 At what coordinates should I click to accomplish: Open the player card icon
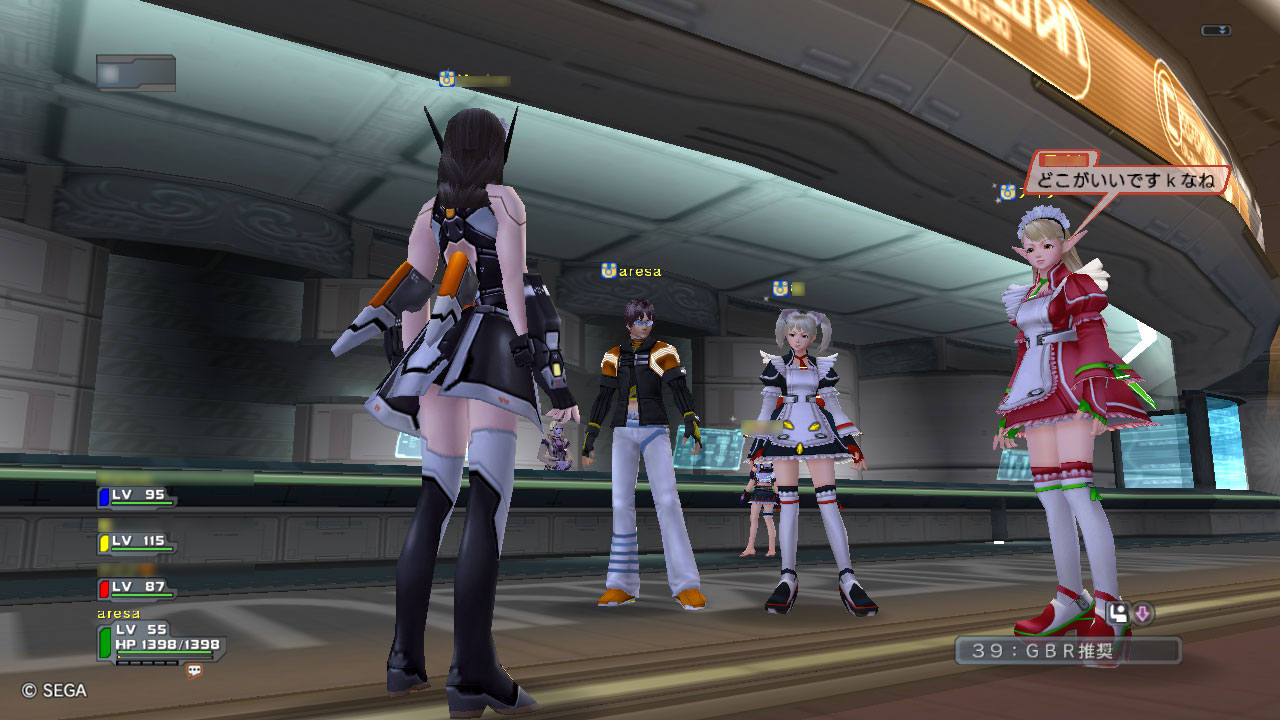coord(1120,614)
